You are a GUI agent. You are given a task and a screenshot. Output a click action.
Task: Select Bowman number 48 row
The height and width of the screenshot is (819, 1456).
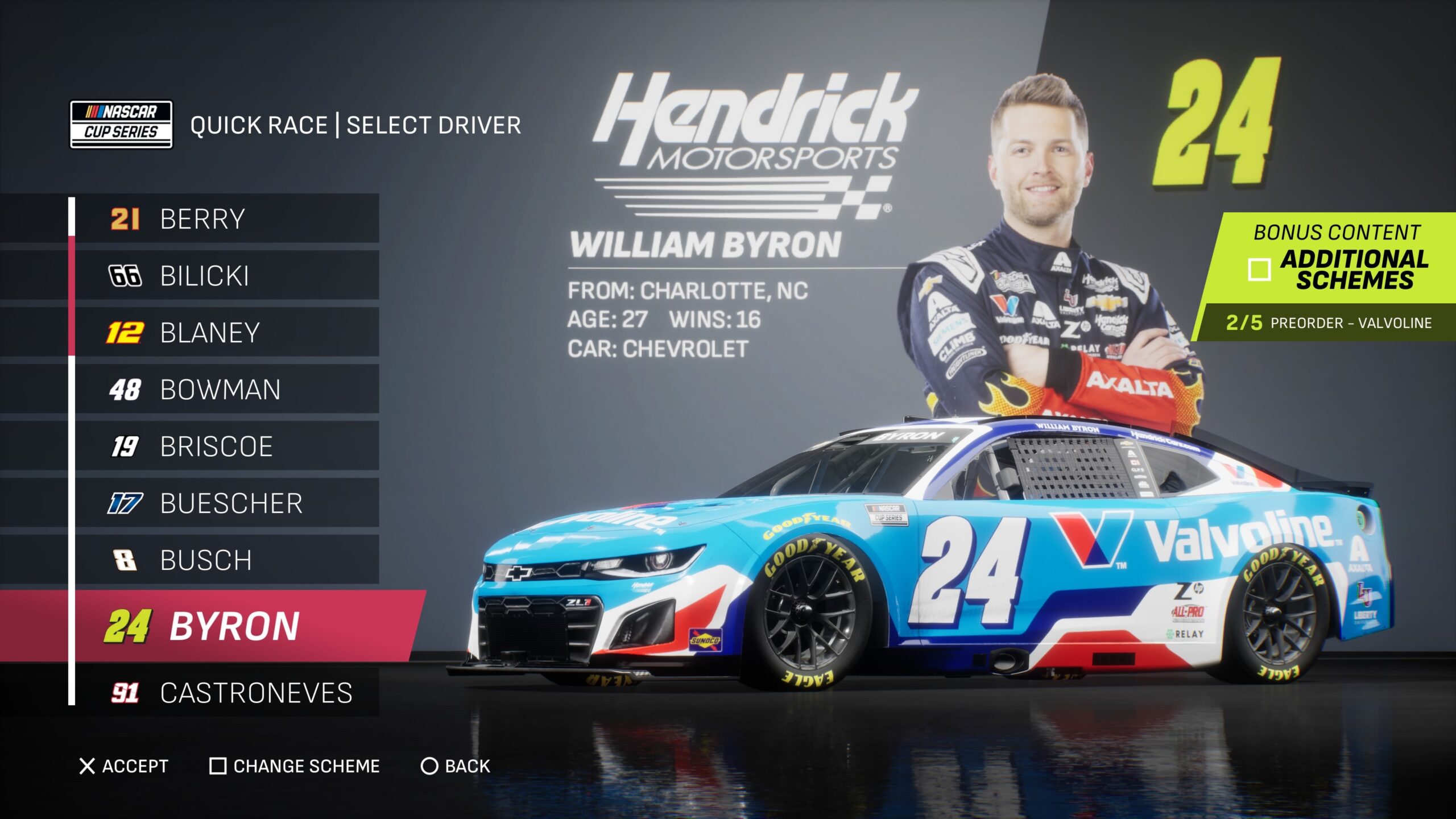tap(226, 390)
